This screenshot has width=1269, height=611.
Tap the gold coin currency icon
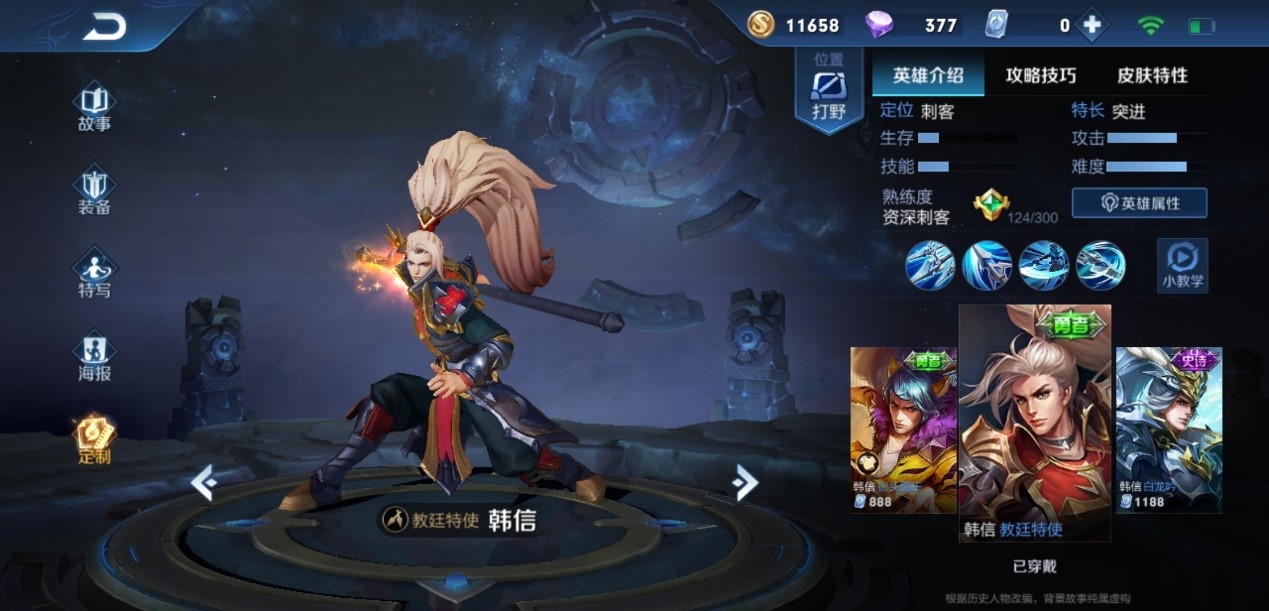point(760,25)
